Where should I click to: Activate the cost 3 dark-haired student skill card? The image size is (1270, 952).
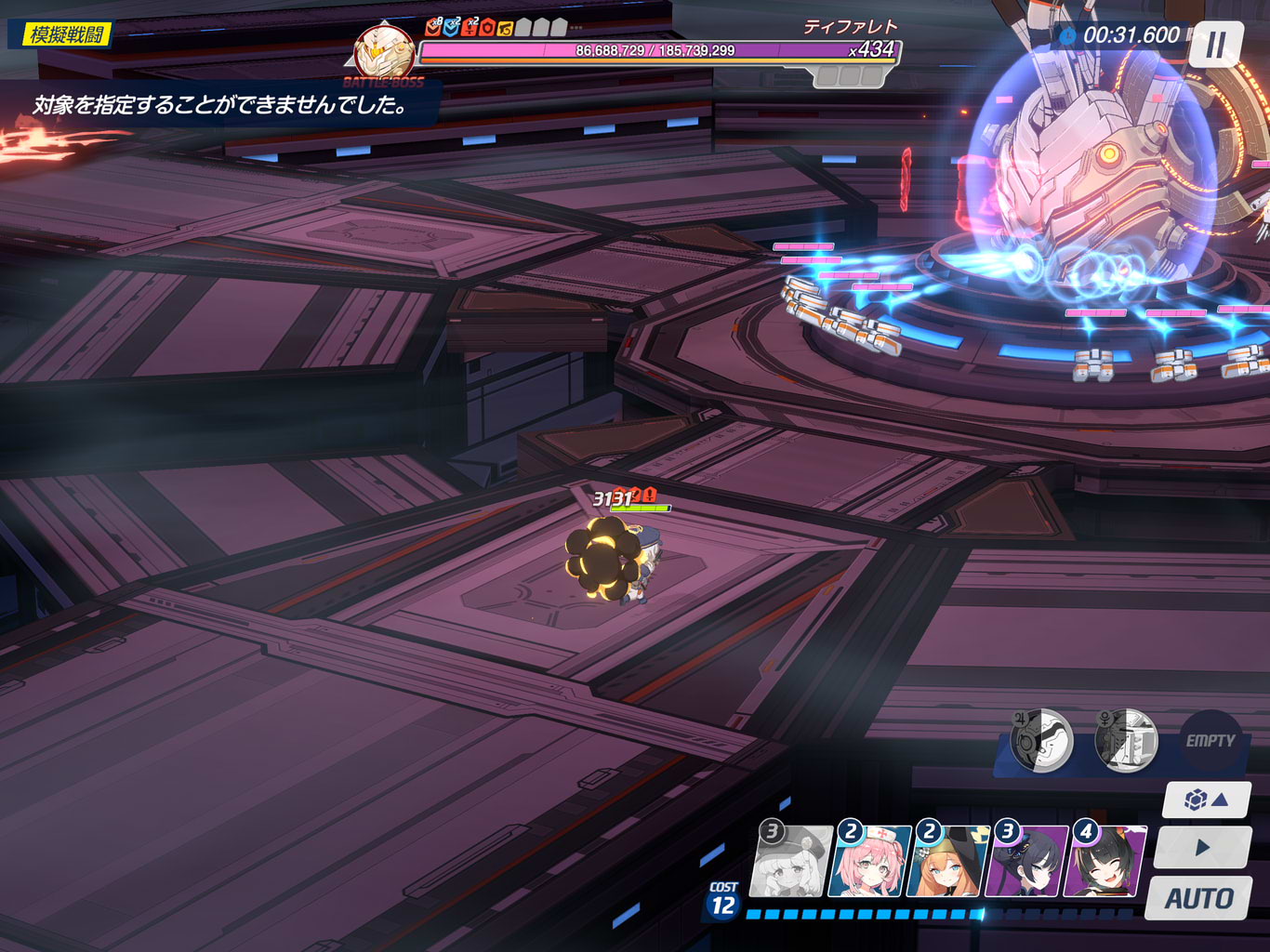point(1026,862)
